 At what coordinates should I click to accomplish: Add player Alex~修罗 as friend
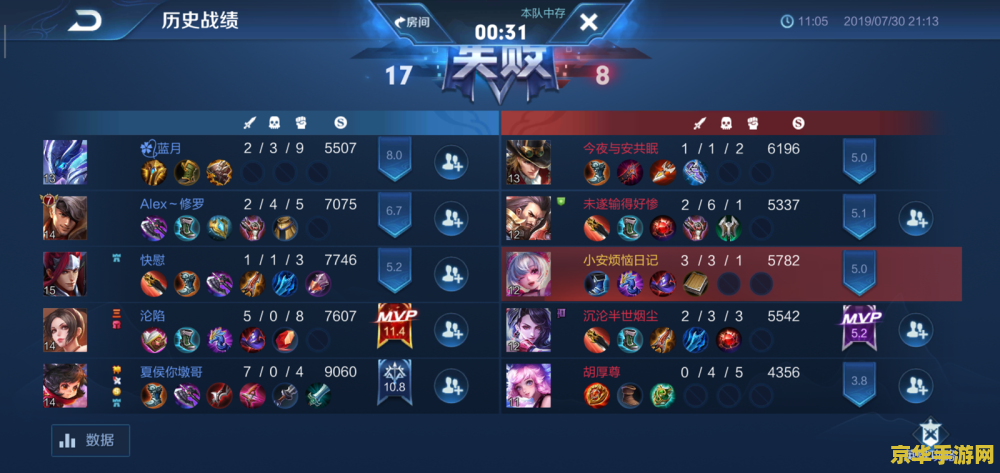[x=452, y=216]
